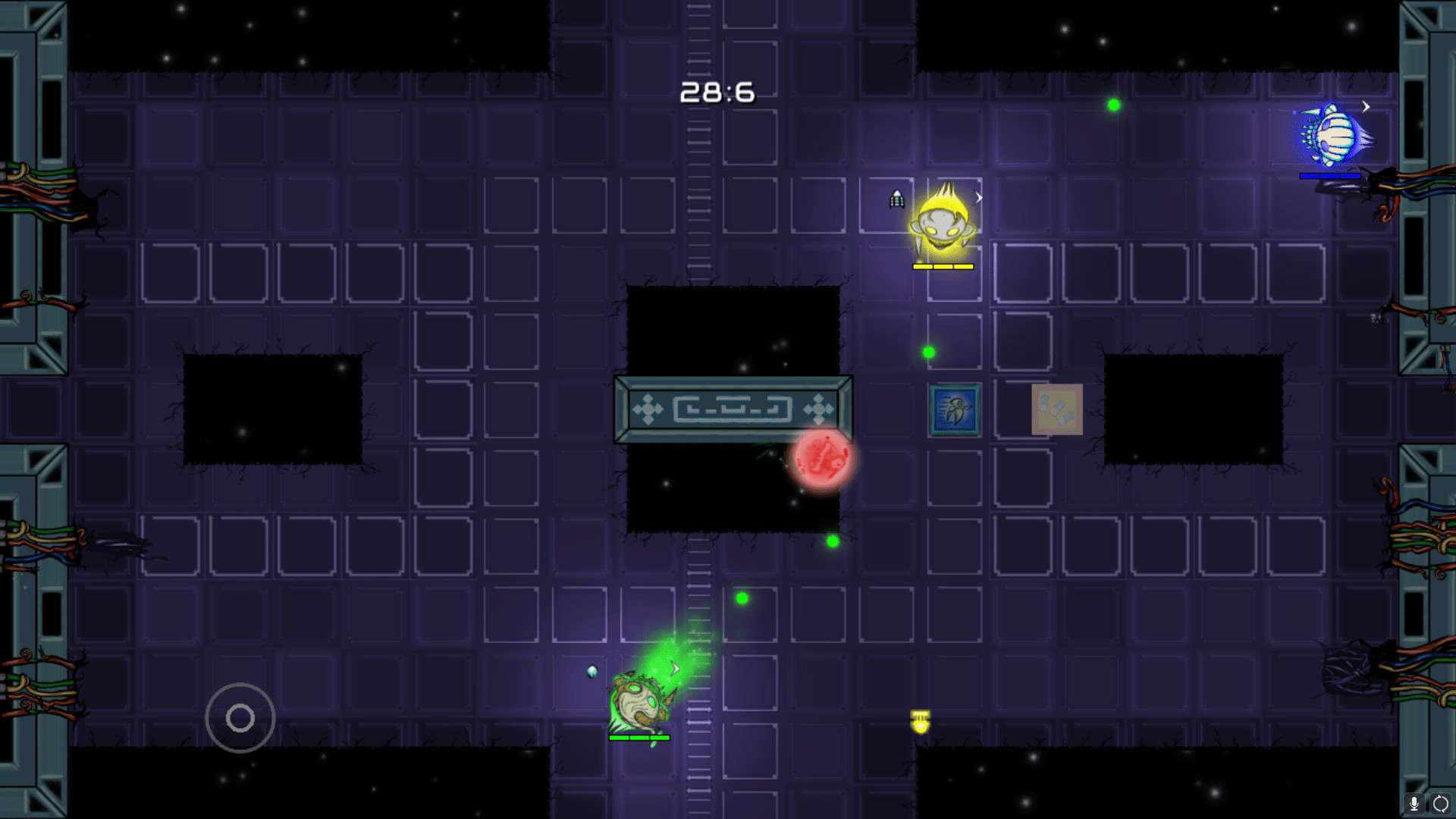The image size is (1456, 819).
Task: Pick up the rocket ship power-up icon
Action: coord(897,198)
